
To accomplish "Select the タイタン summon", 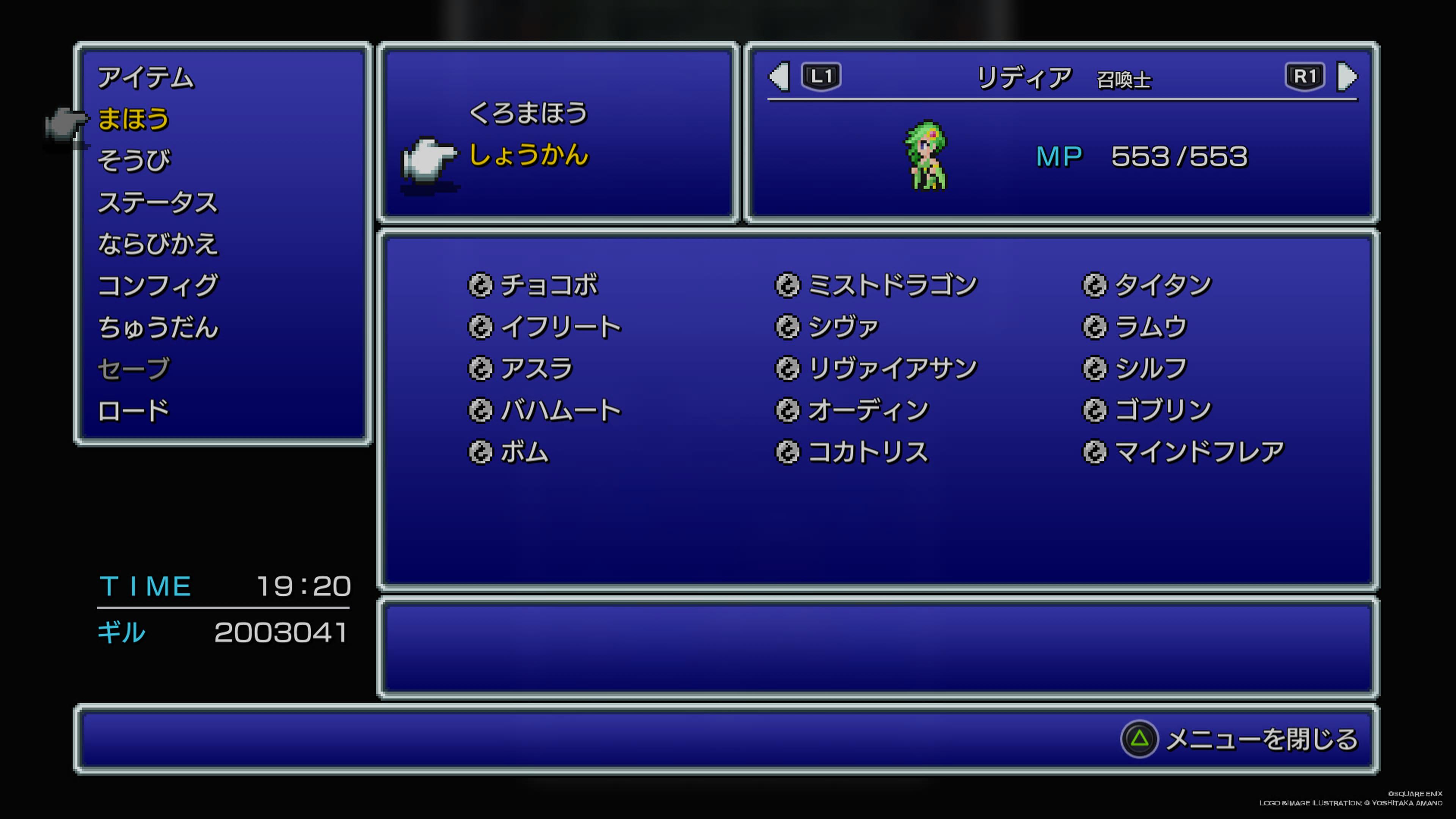I will pyautogui.click(x=1163, y=285).
